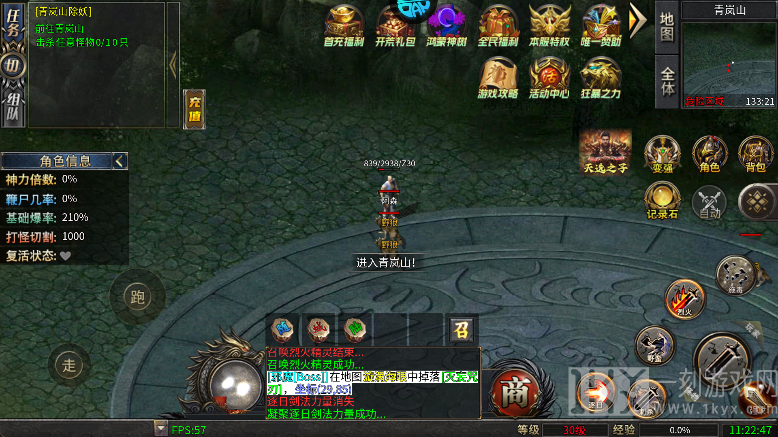Image resolution: width=778 pixels, height=437 pixels.
Task: Open the 活动中心 event center
Action: (x=550, y=76)
